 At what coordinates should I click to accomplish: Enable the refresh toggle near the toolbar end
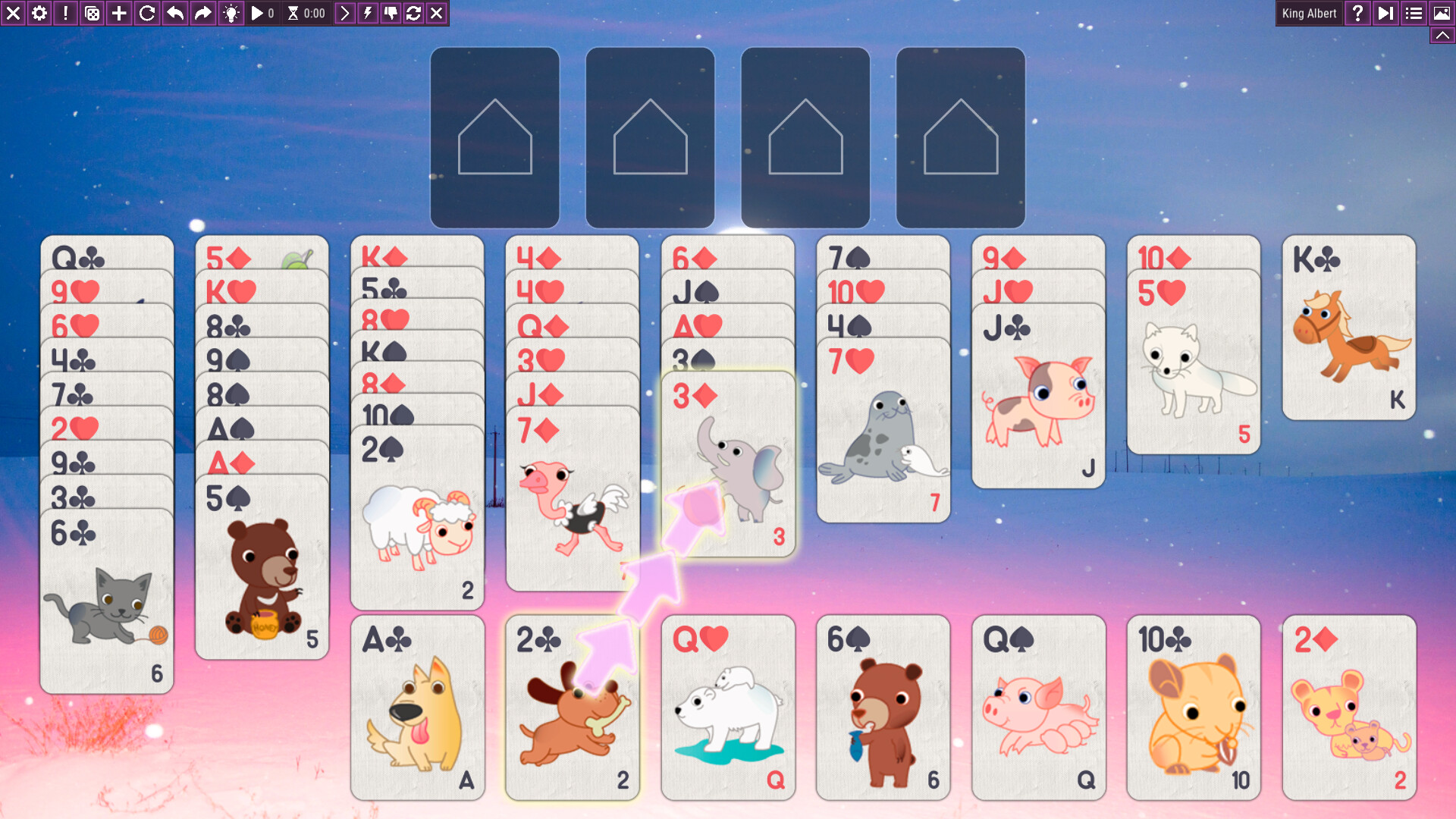point(413,13)
